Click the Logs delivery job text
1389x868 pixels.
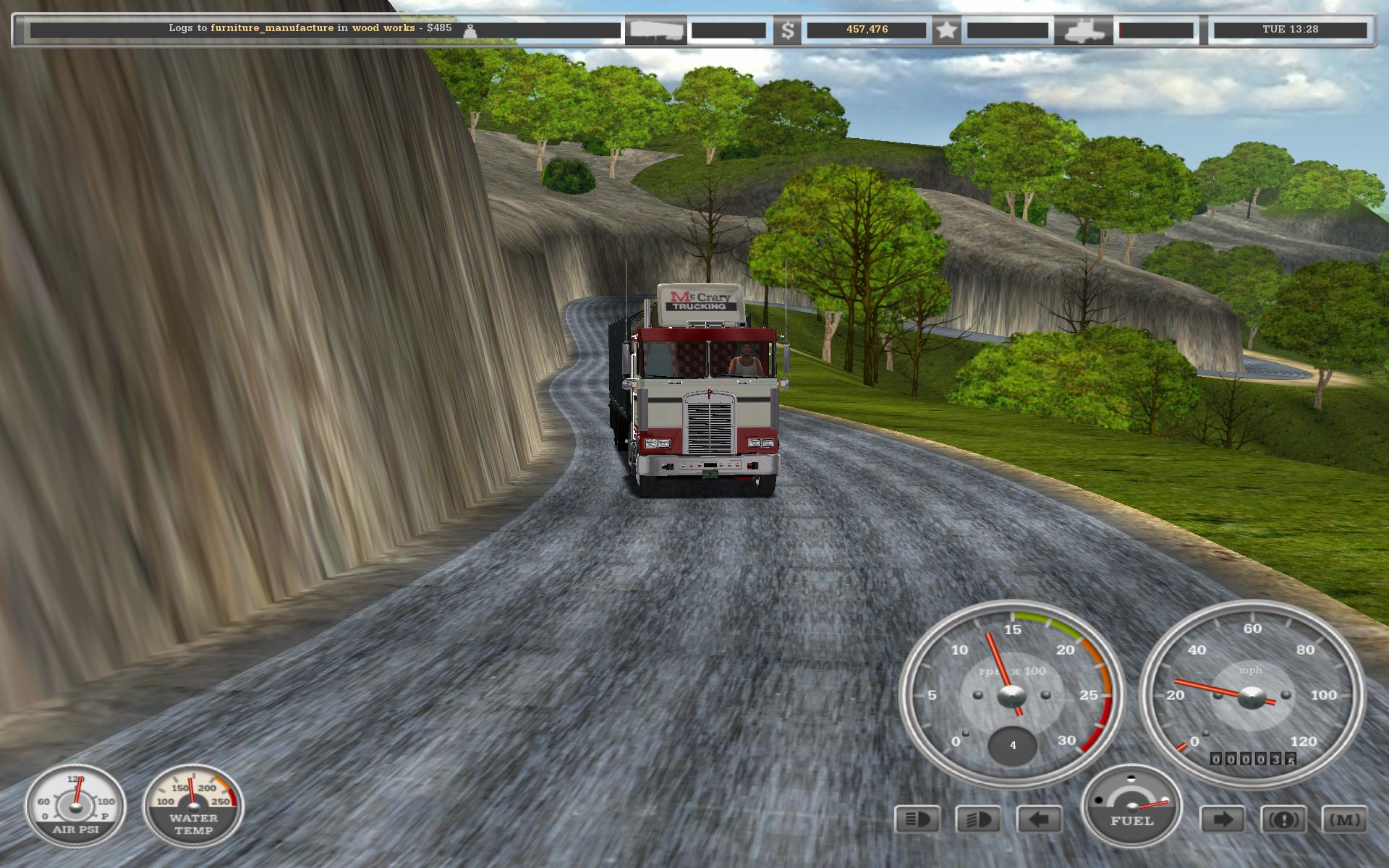click(x=310, y=28)
